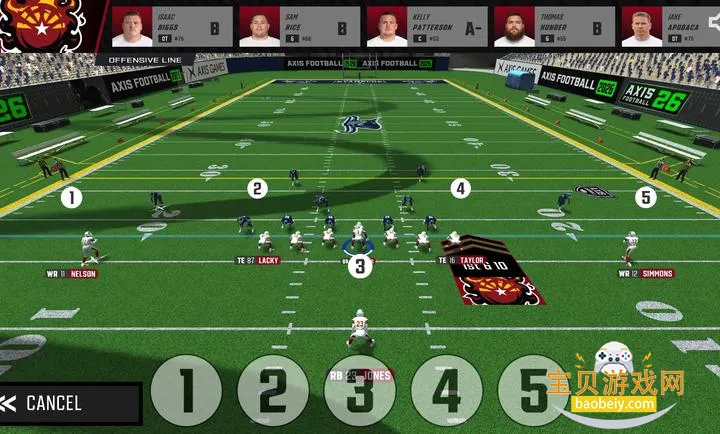Select Isaac Biggs' player card
The height and width of the screenshot is (434, 720).
coord(171,27)
